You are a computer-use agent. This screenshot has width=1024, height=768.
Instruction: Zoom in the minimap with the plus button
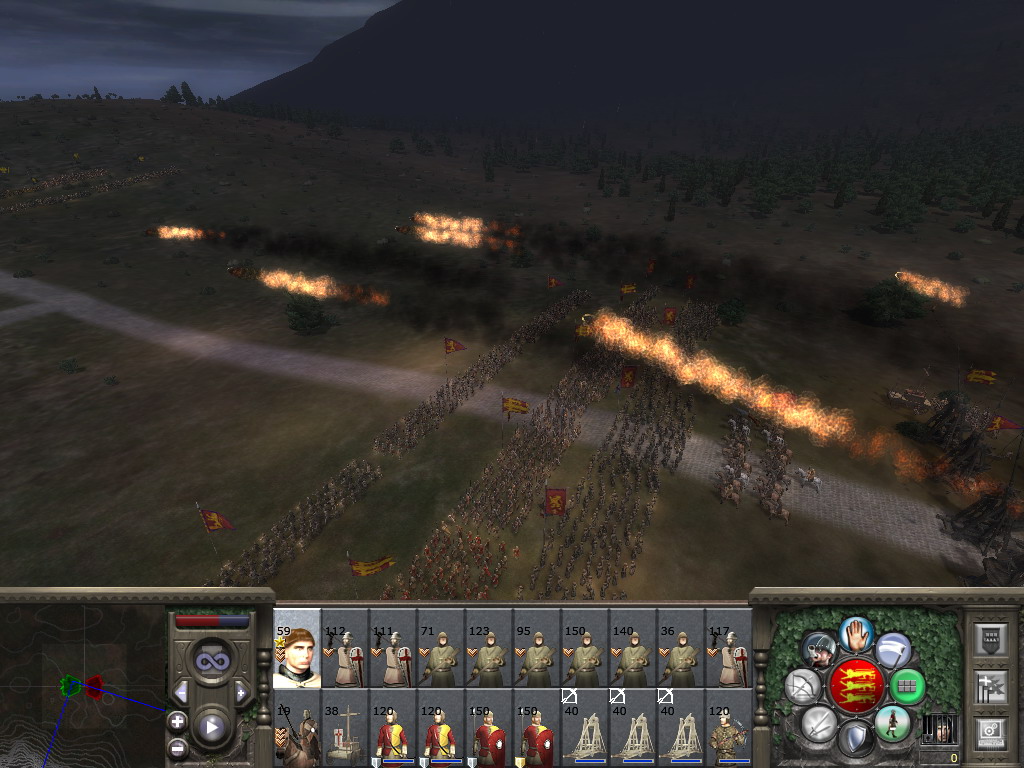tap(177, 721)
